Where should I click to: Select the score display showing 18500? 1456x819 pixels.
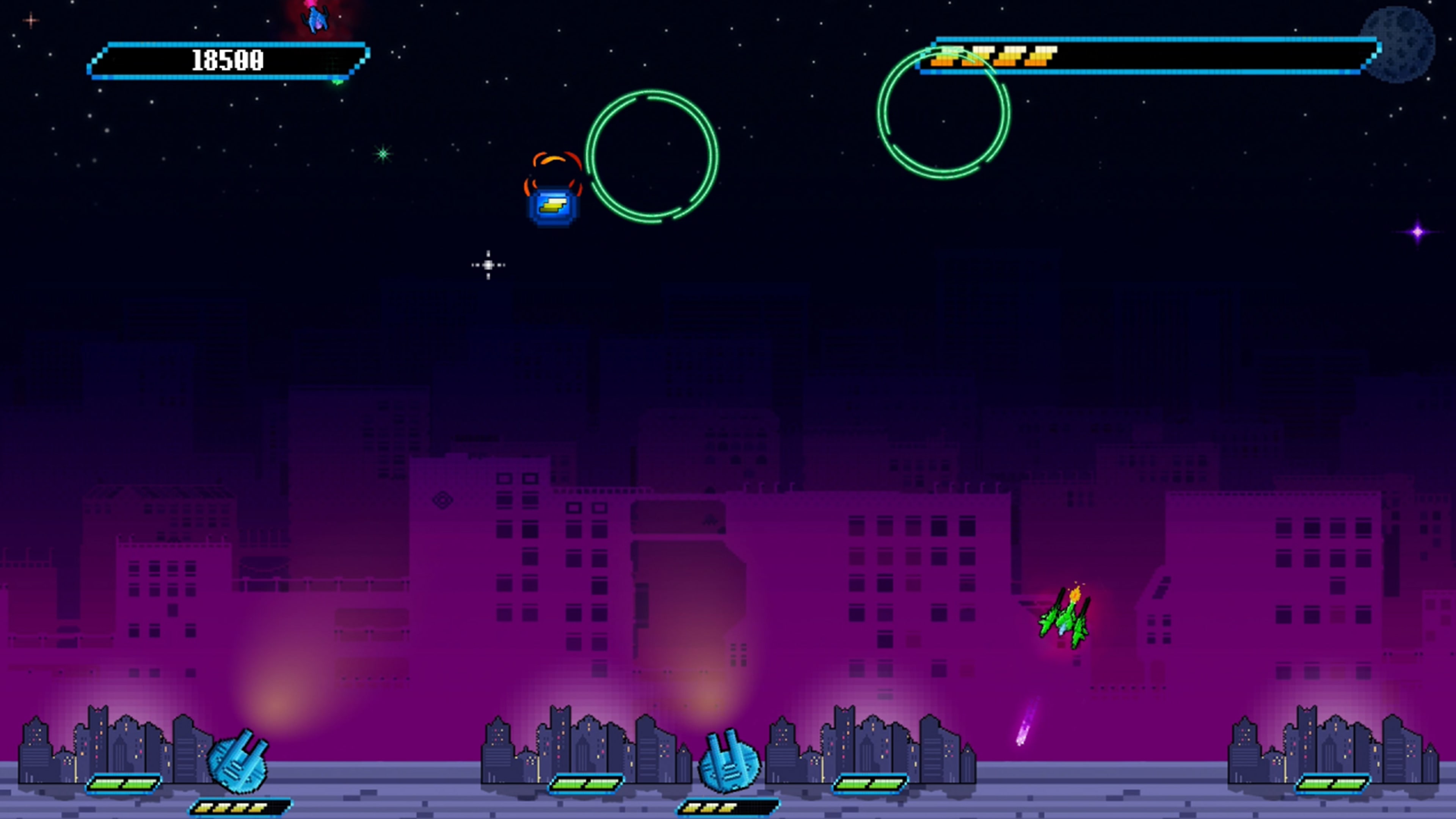point(226,60)
